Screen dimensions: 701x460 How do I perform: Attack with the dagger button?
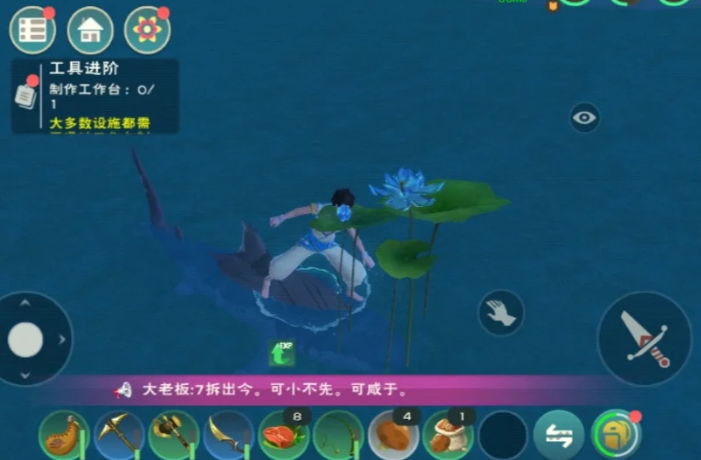pos(643,338)
